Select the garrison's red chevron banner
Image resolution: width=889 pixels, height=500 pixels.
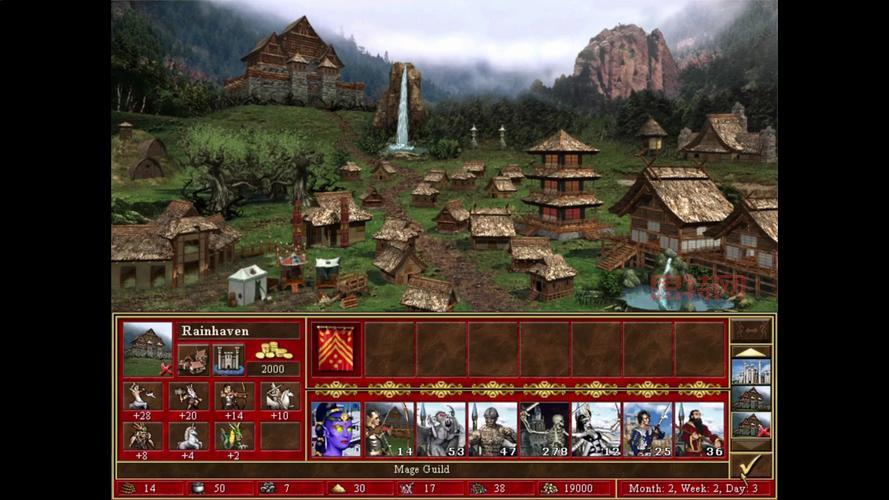coord(335,349)
